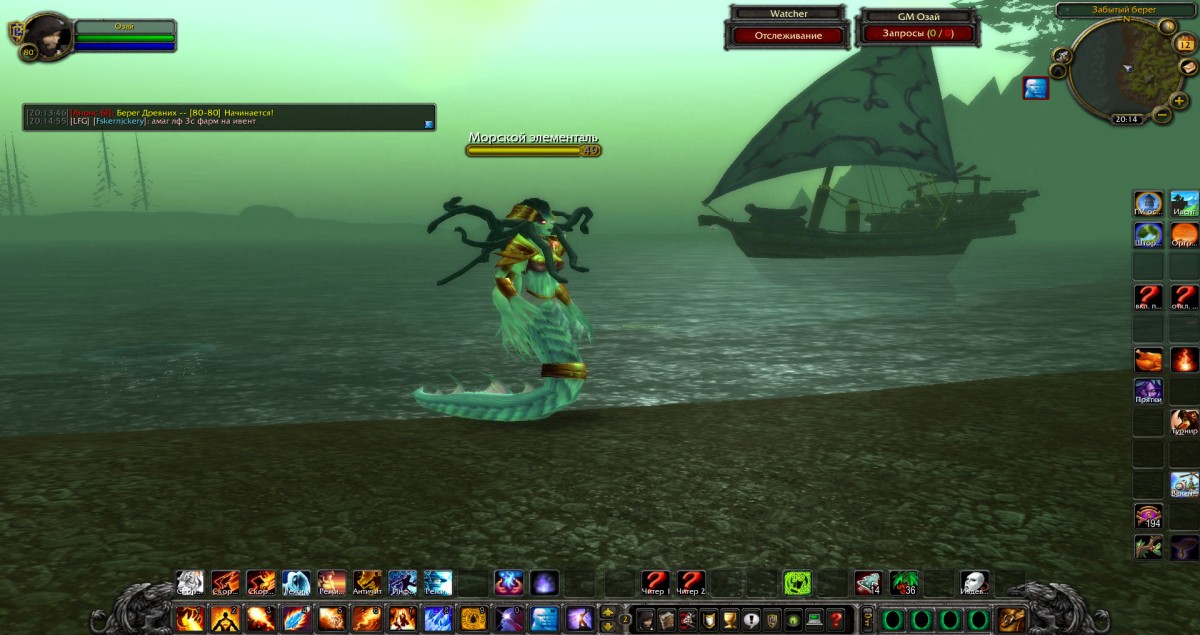Viewport: 1200px width, 635px height.
Task: Select the player portrait of Озай
Action: coord(45,36)
